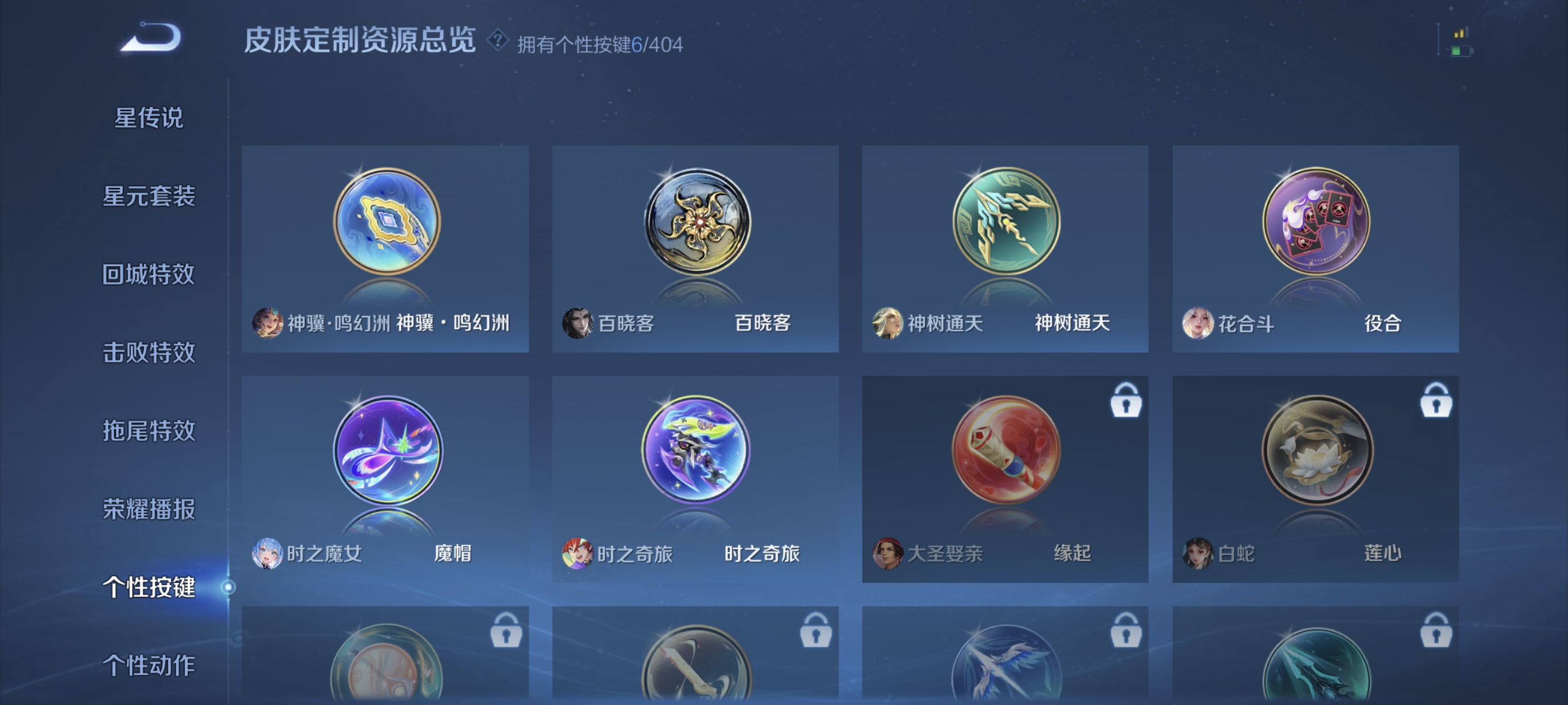The width and height of the screenshot is (1568, 705).
Task: Select the 役合 purple card button icon
Action: [x=1316, y=224]
